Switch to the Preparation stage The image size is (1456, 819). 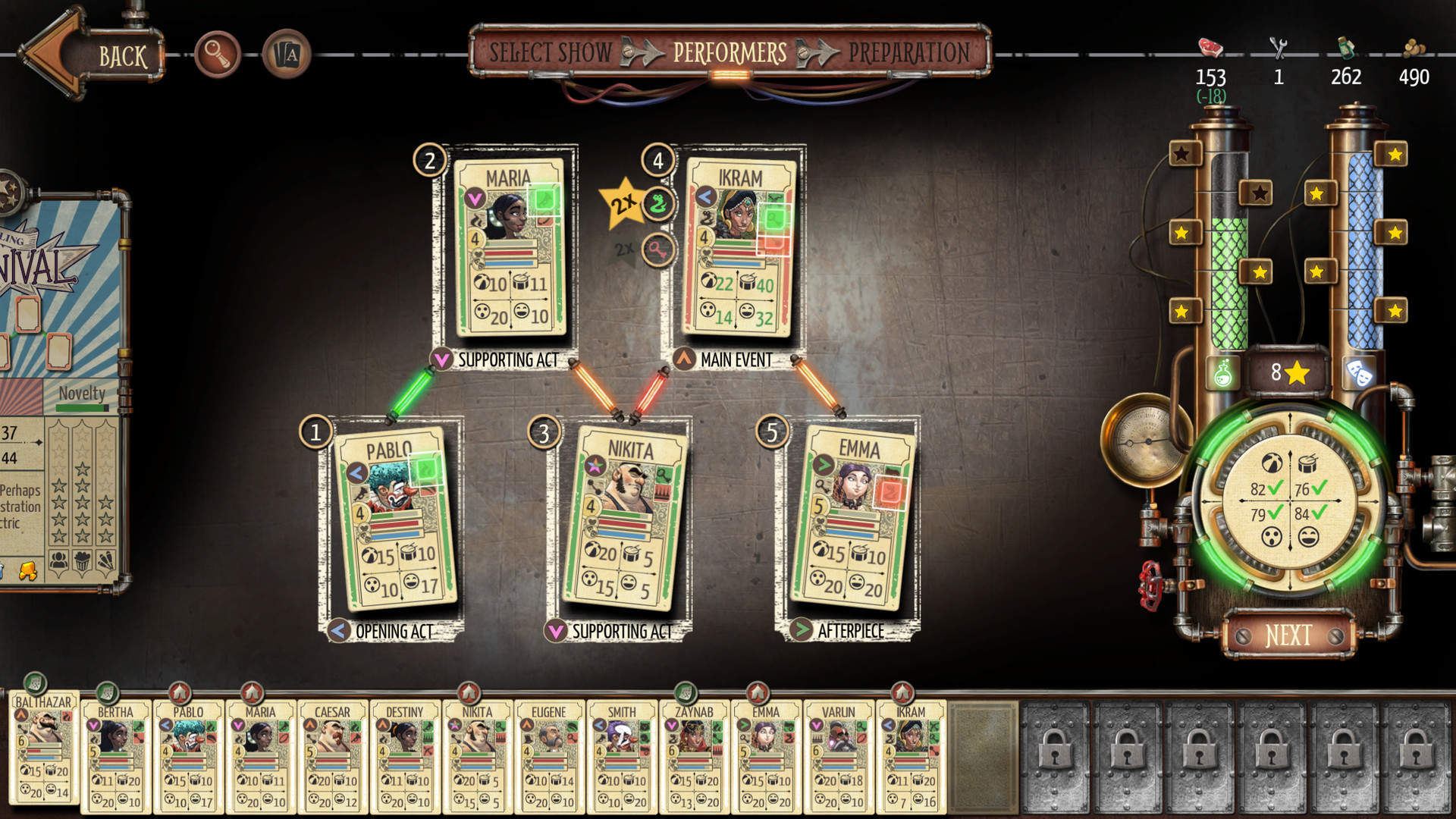(x=909, y=52)
